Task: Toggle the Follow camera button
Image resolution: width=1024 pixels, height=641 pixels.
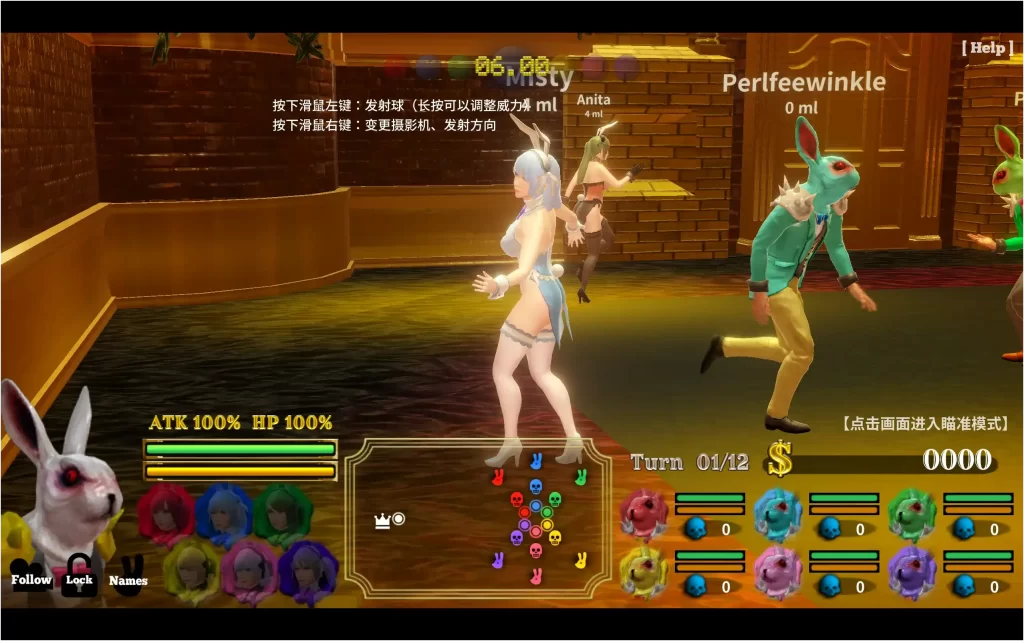Action: (31, 579)
